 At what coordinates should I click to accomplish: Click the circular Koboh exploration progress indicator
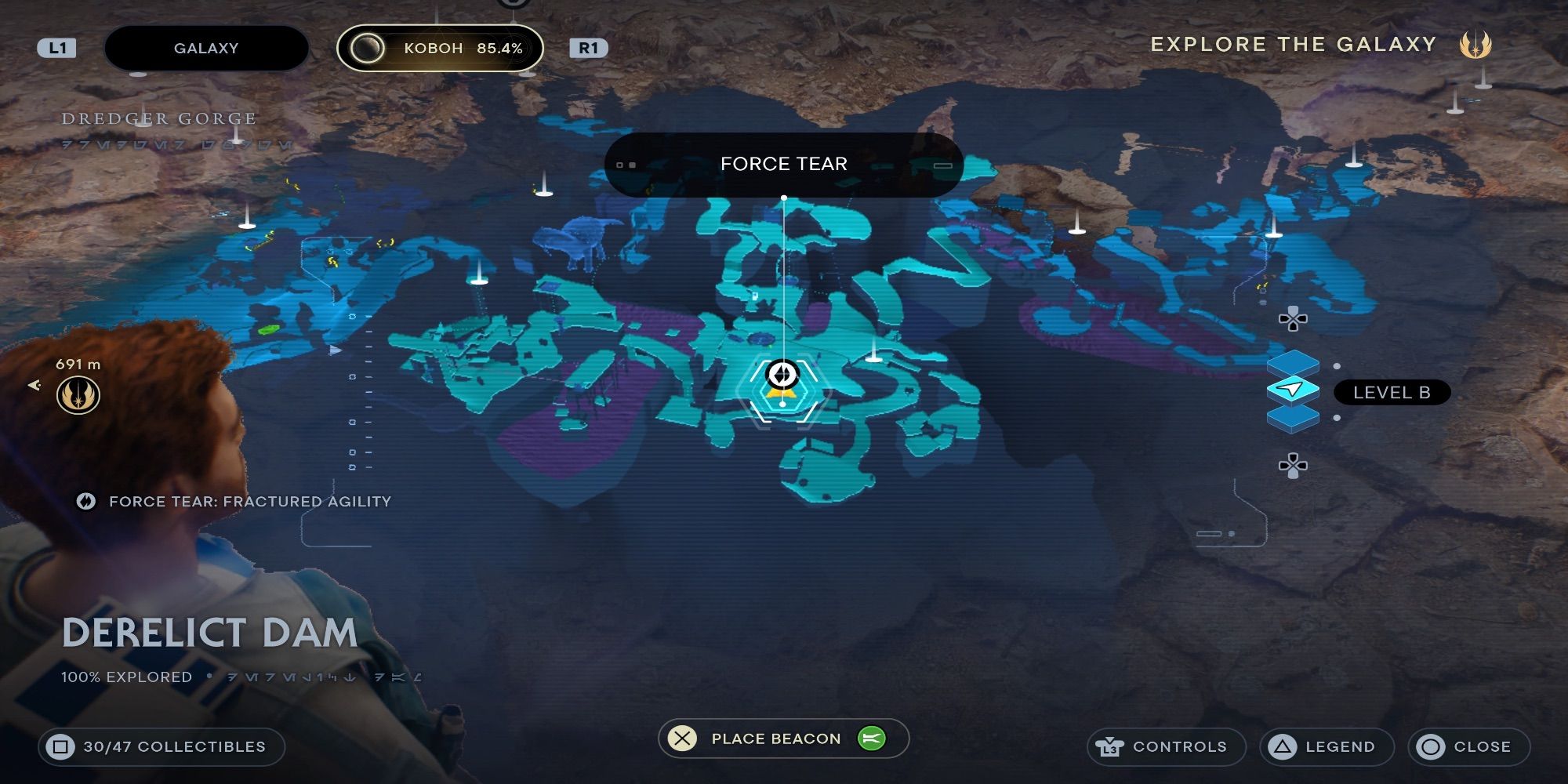coord(367,47)
